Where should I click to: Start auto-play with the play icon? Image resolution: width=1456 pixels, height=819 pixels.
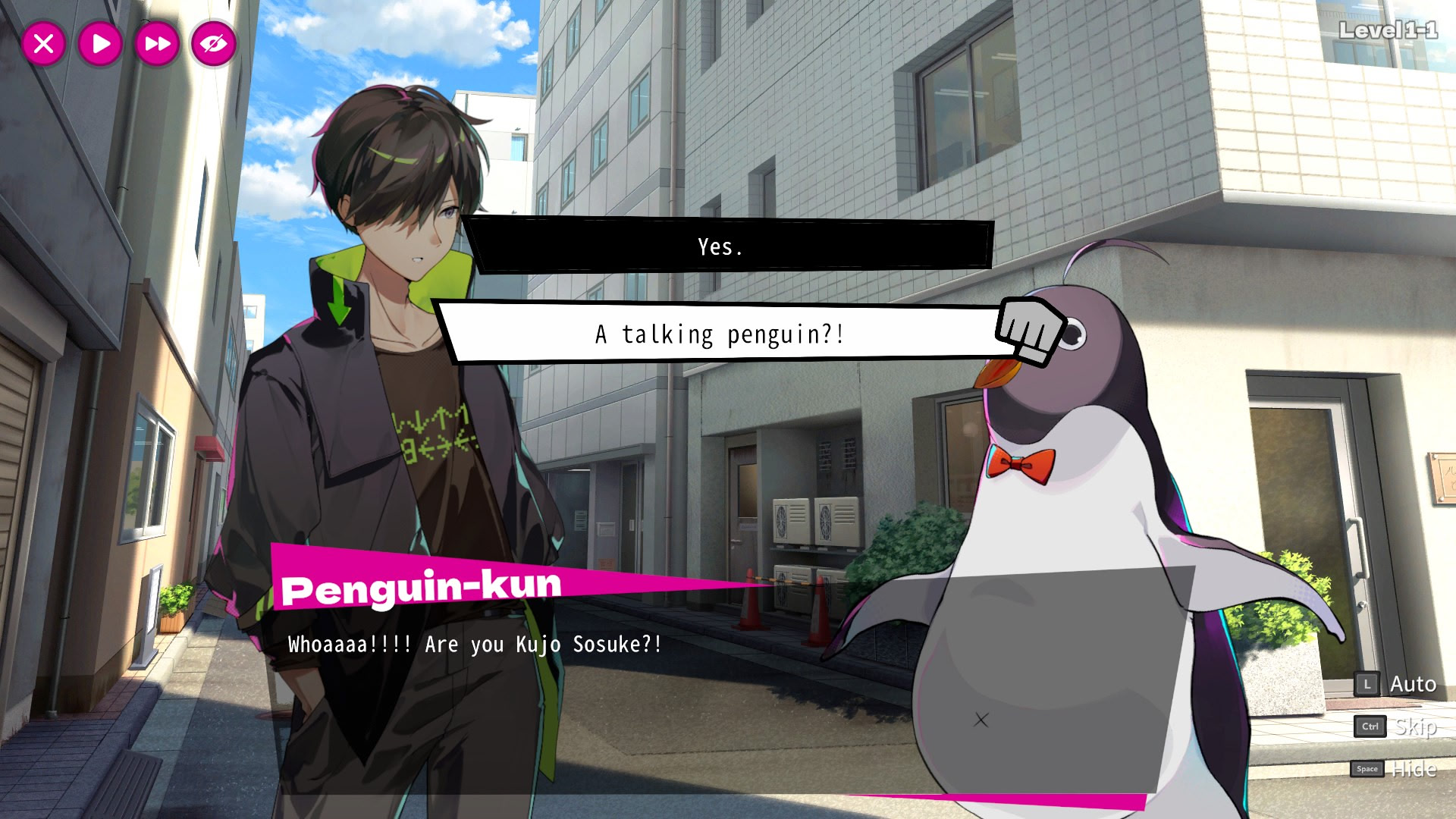coord(100,44)
